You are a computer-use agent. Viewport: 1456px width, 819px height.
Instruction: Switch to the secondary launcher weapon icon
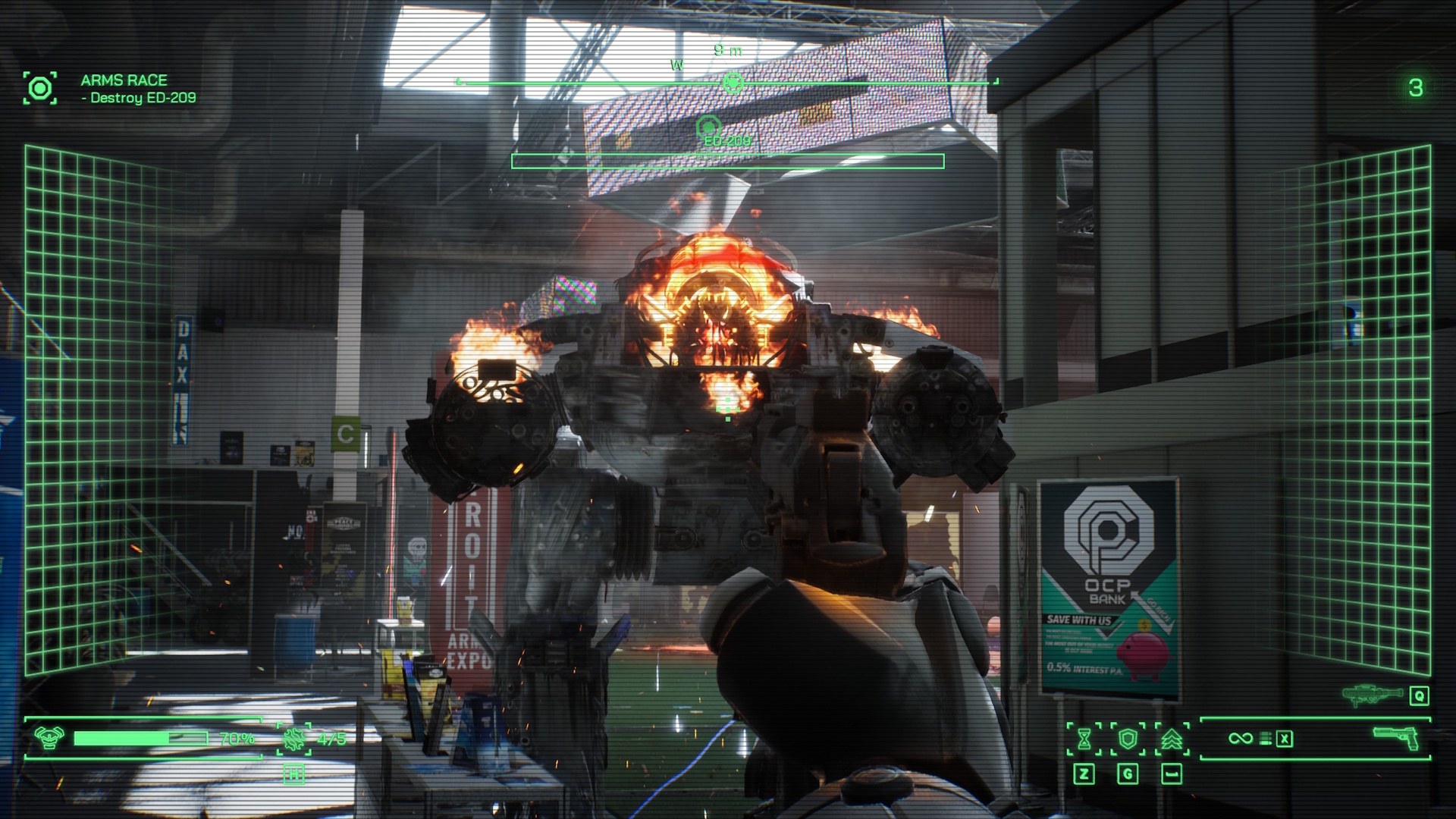tap(1372, 695)
